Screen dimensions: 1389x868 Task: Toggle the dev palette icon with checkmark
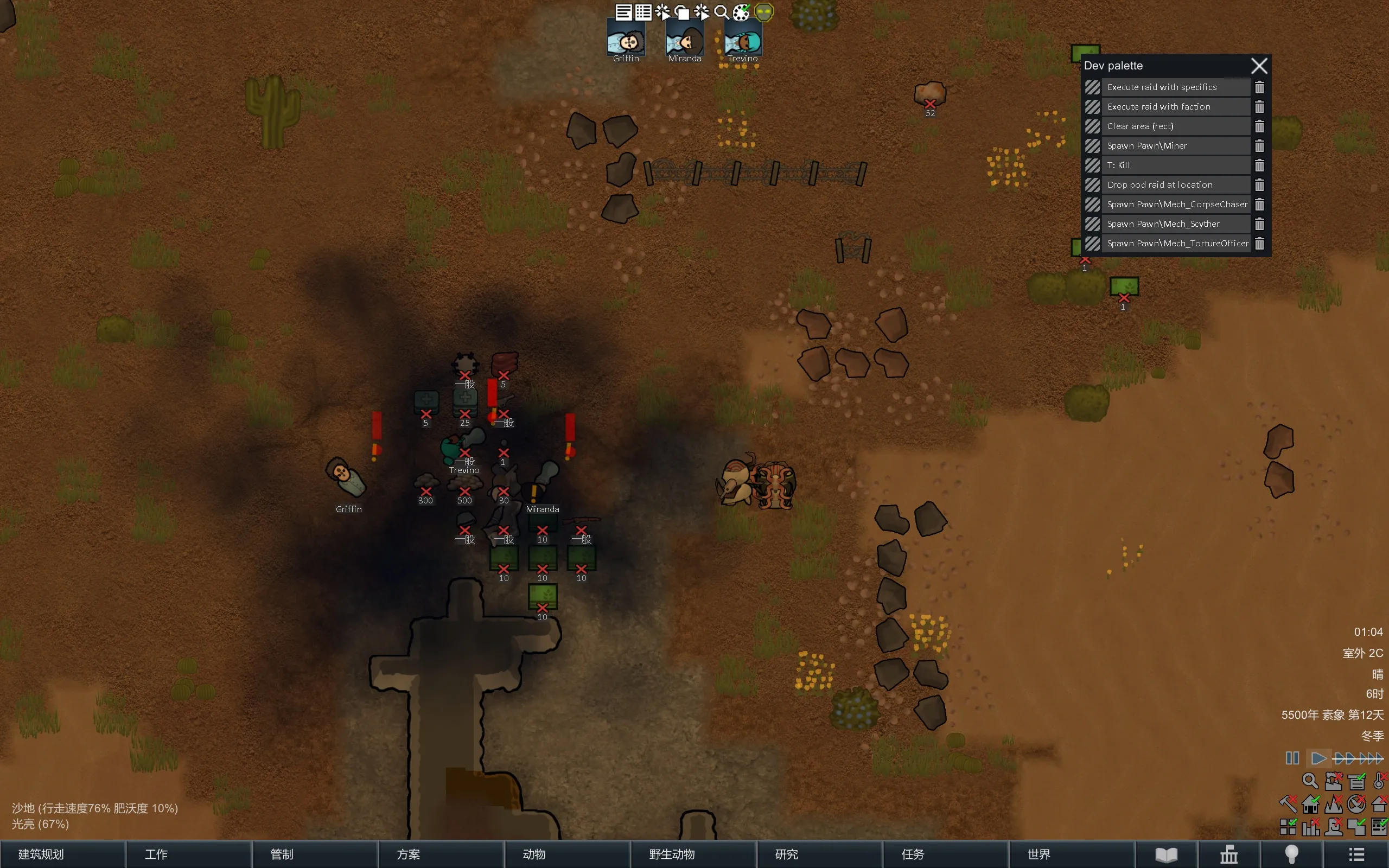pyautogui.click(x=742, y=12)
